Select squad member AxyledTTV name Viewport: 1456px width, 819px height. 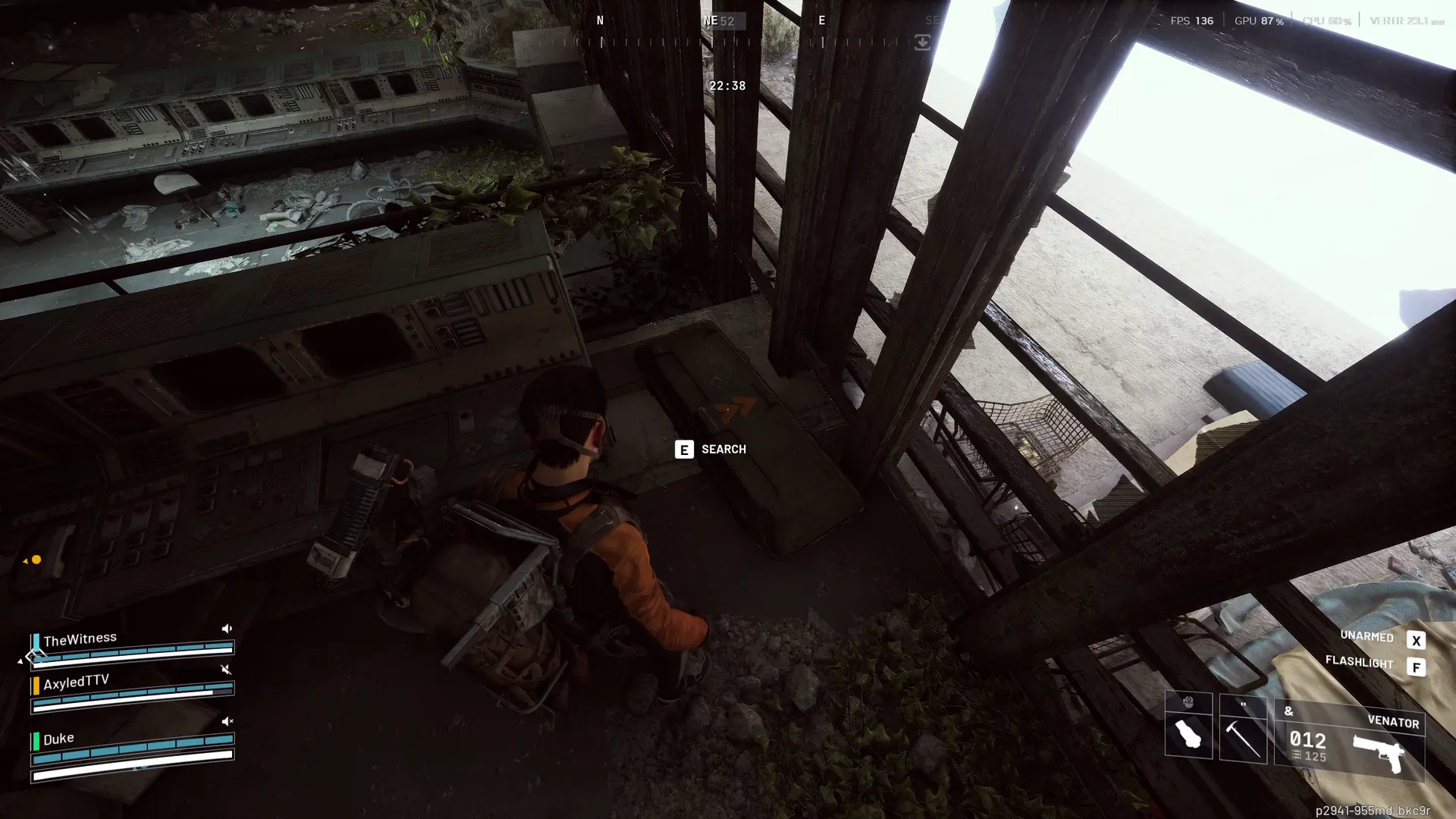tap(76, 682)
